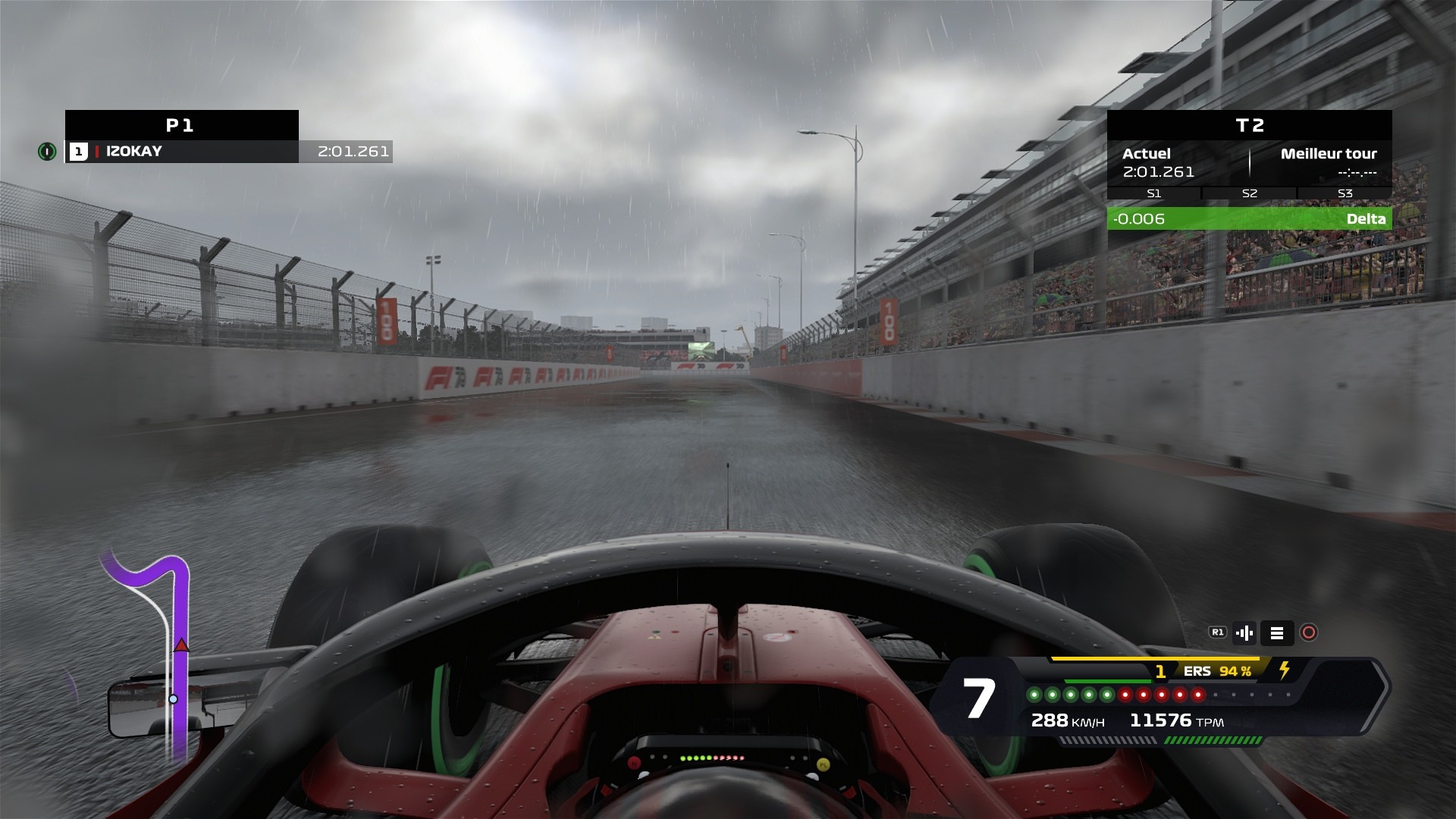Click the yellow ERS lightning bolt icon
This screenshot has height=819, width=1456.
tap(1285, 672)
